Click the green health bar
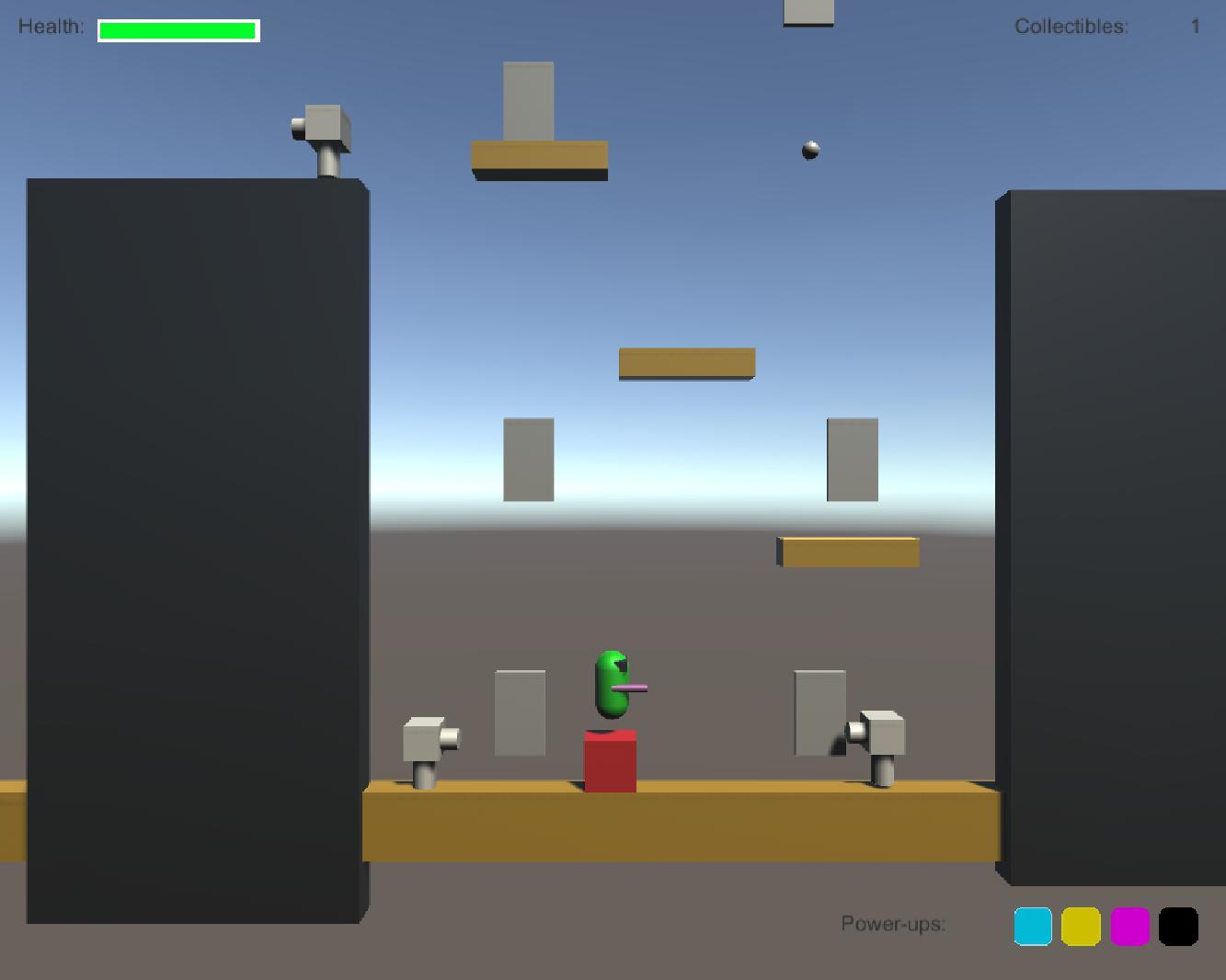 [x=176, y=30]
